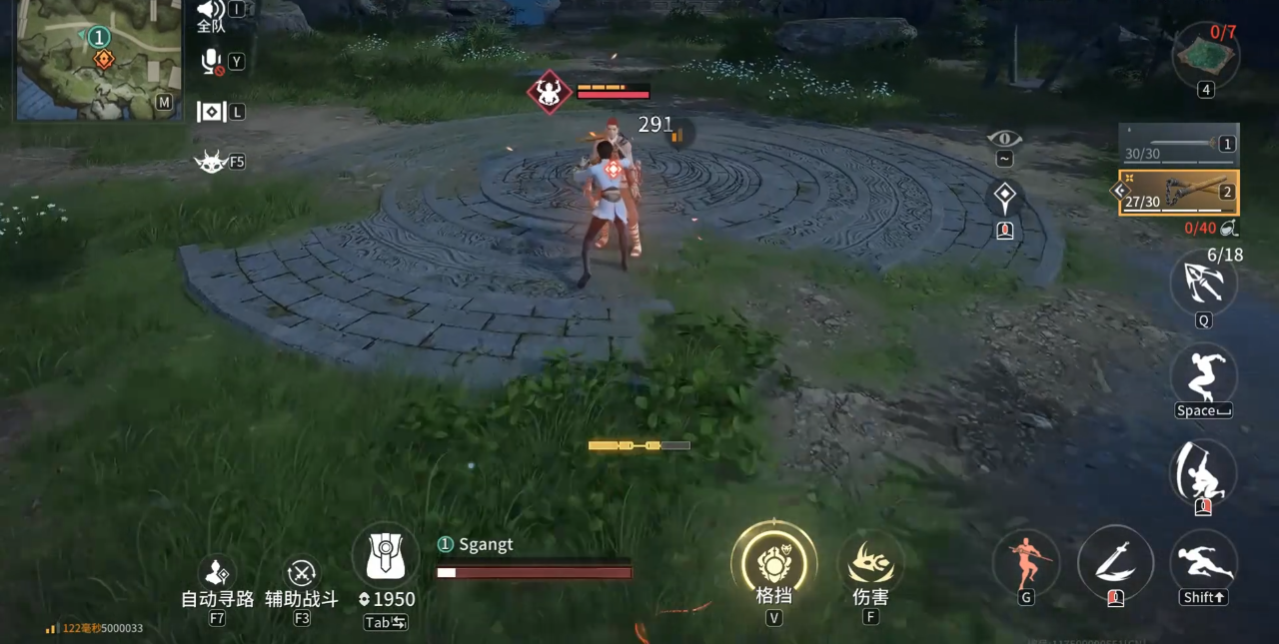This screenshot has height=644, width=1279.
Task: Select the highlighted crossbow weapon slot
Action: click(x=1179, y=192)
